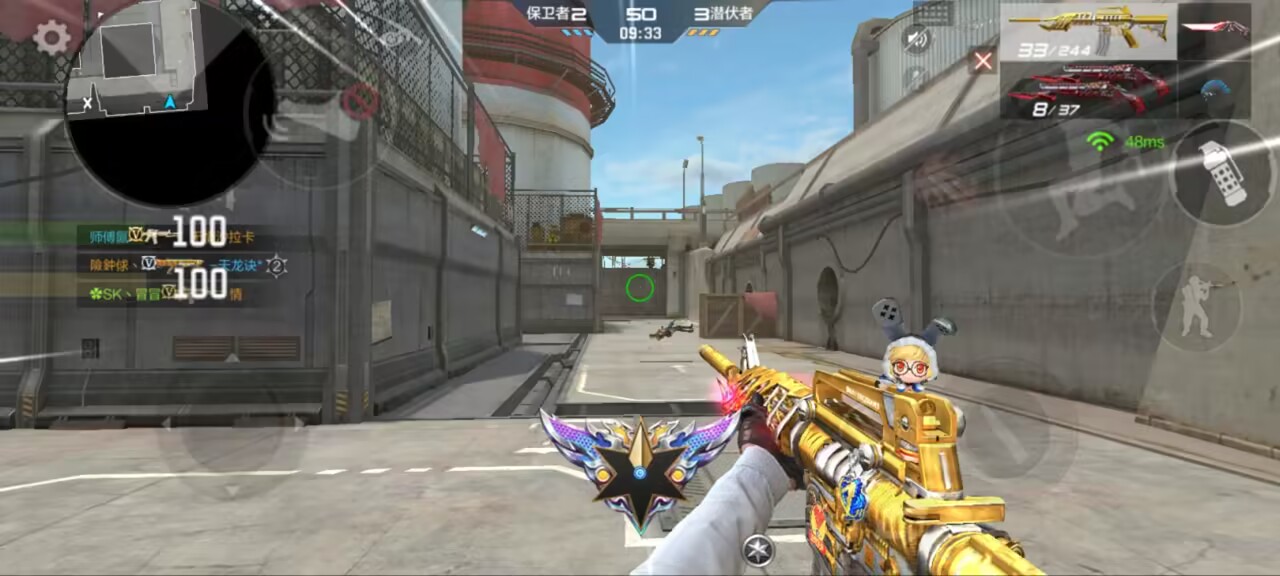The height and width of the screenshot is (576, 1280).
Task: Tap the red prohibition circle icon
Action: click(360, 100)
